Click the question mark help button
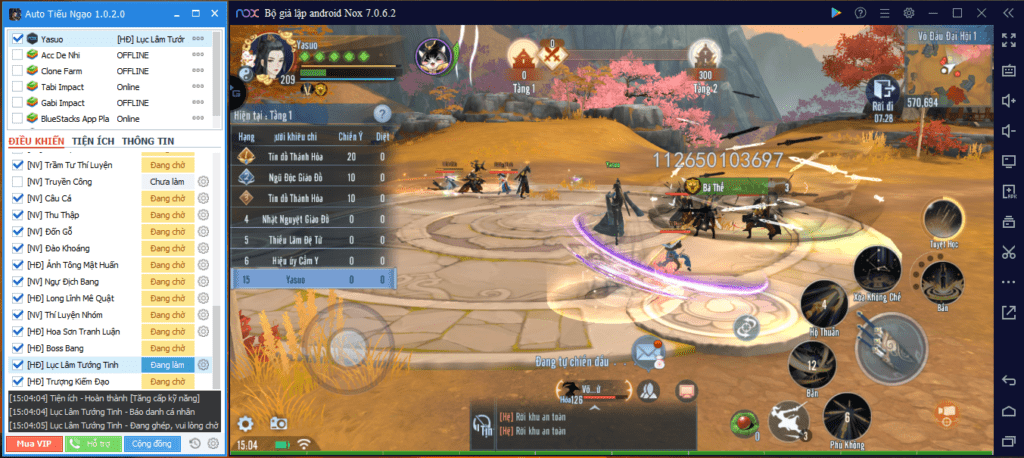Image resolution: width=1024 pixels, height=458 pixels. (380, 114)
